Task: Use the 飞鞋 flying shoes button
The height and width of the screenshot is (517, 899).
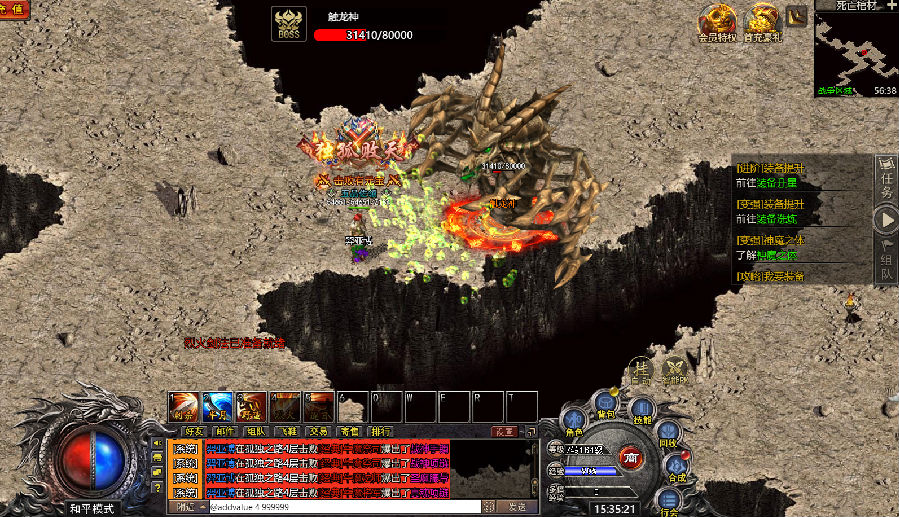Action: point(285,432)
